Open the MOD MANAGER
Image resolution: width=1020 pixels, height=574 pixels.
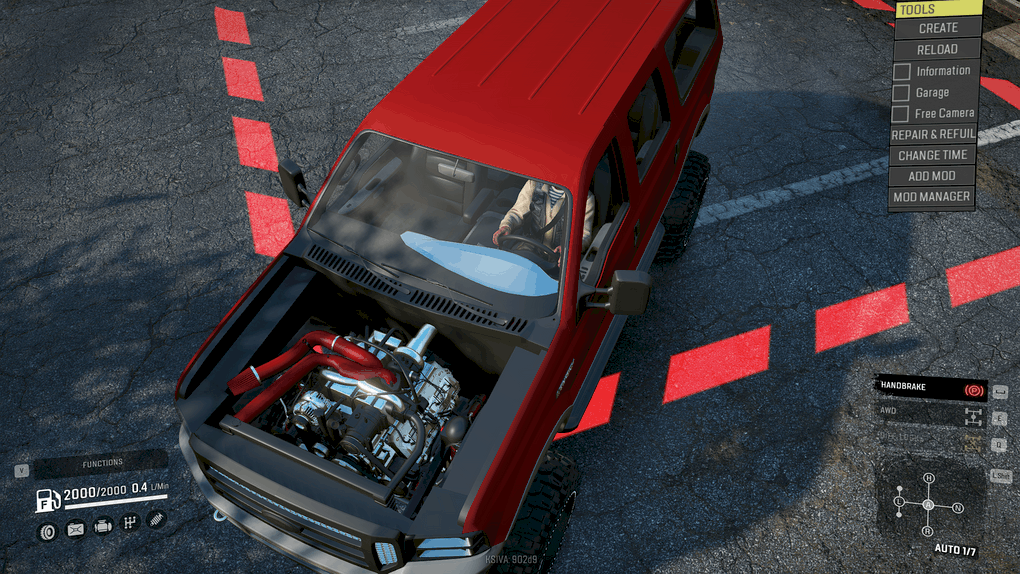pyautogui.click(x=931, y=197)
